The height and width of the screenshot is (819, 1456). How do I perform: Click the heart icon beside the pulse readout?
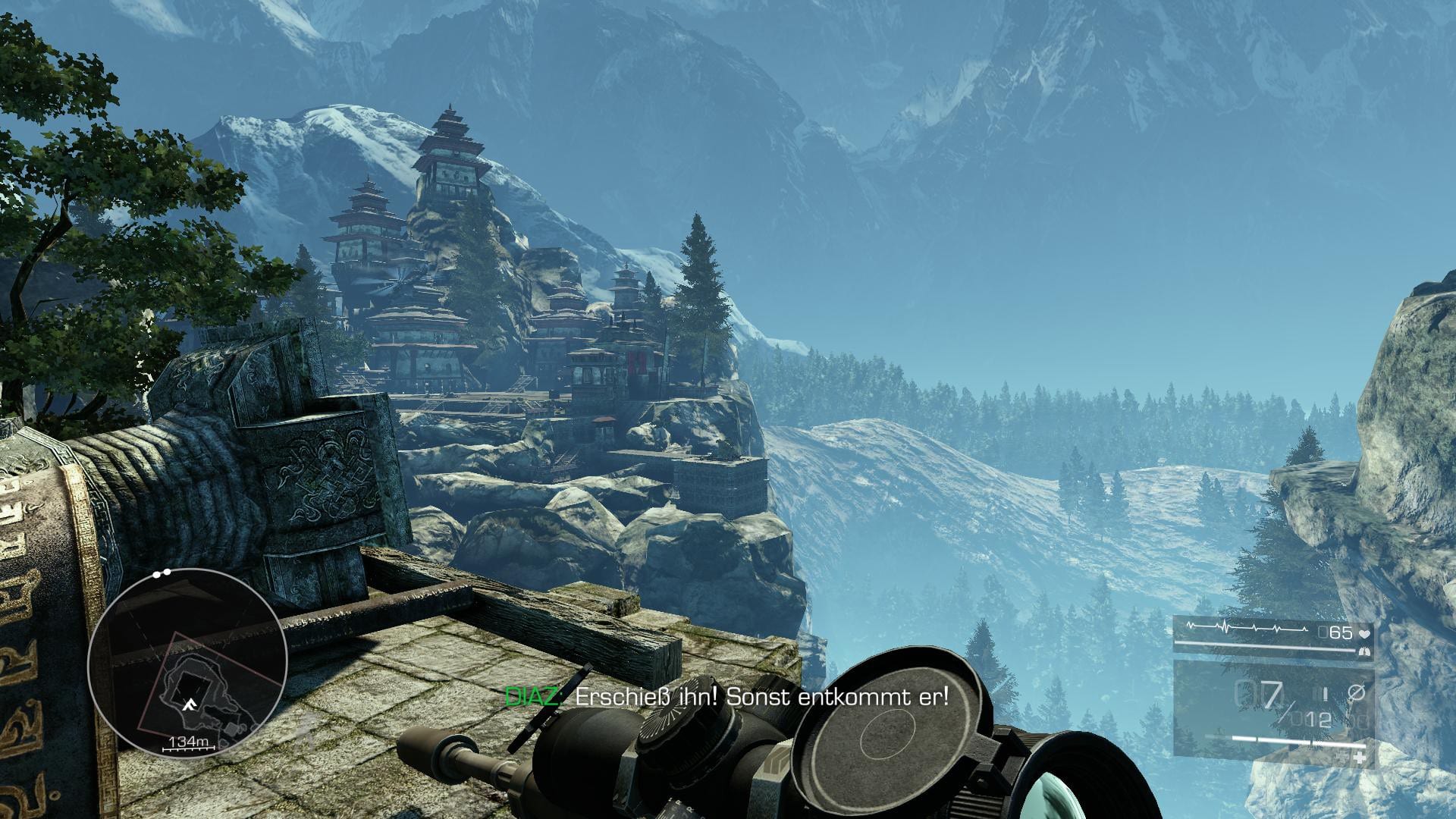(x=1364, y=632)
